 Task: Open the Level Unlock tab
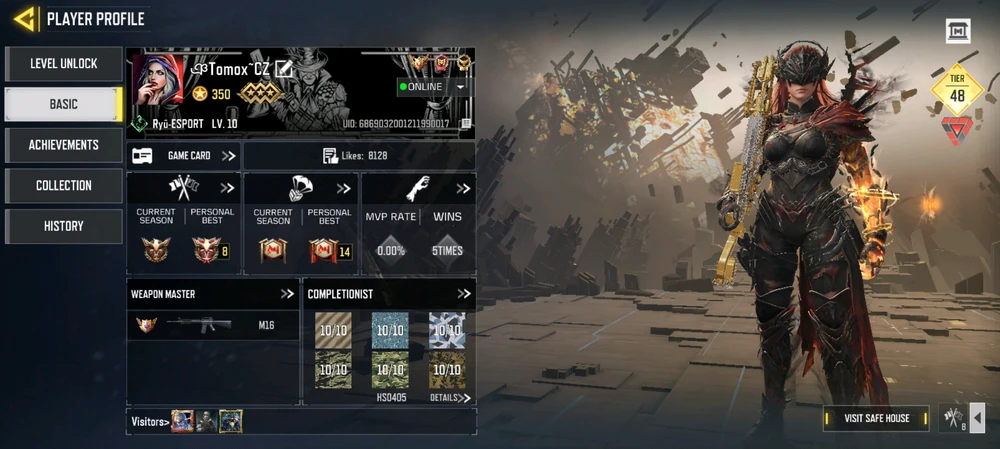[x=64, y=64]
